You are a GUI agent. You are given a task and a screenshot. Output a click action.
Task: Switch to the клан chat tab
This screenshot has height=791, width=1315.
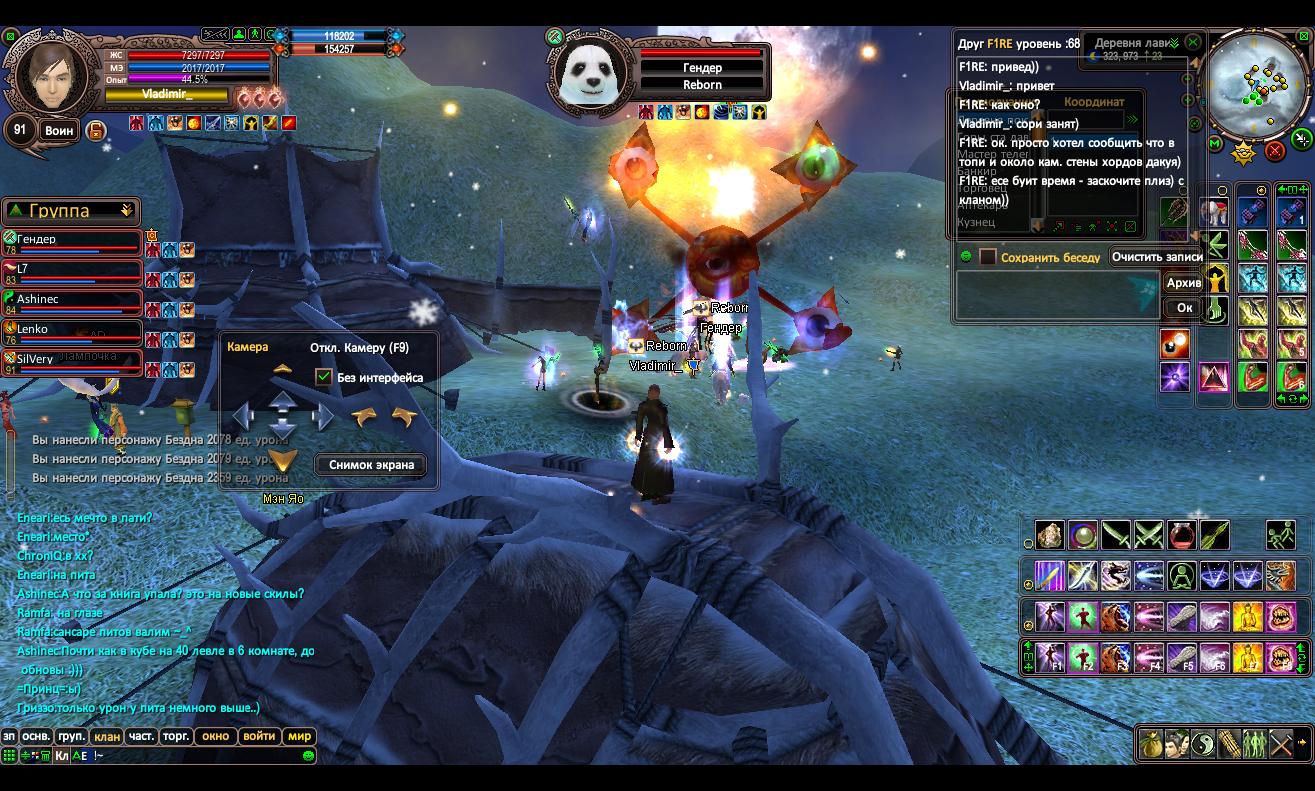pos(107,736)
